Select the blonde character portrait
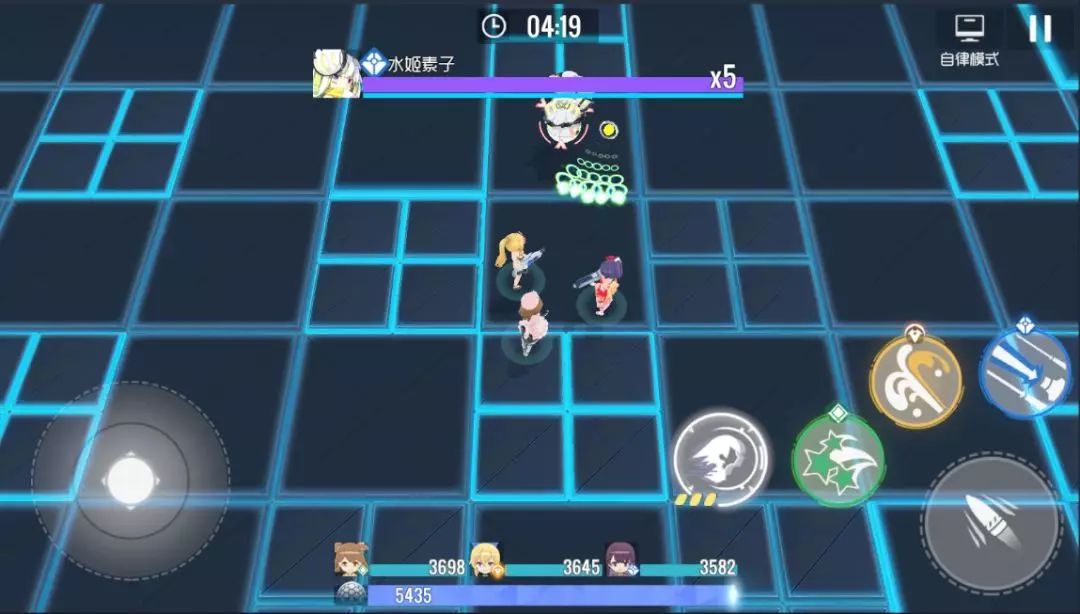The width and height of the screenshot is (1080, 614). [486, 561]
